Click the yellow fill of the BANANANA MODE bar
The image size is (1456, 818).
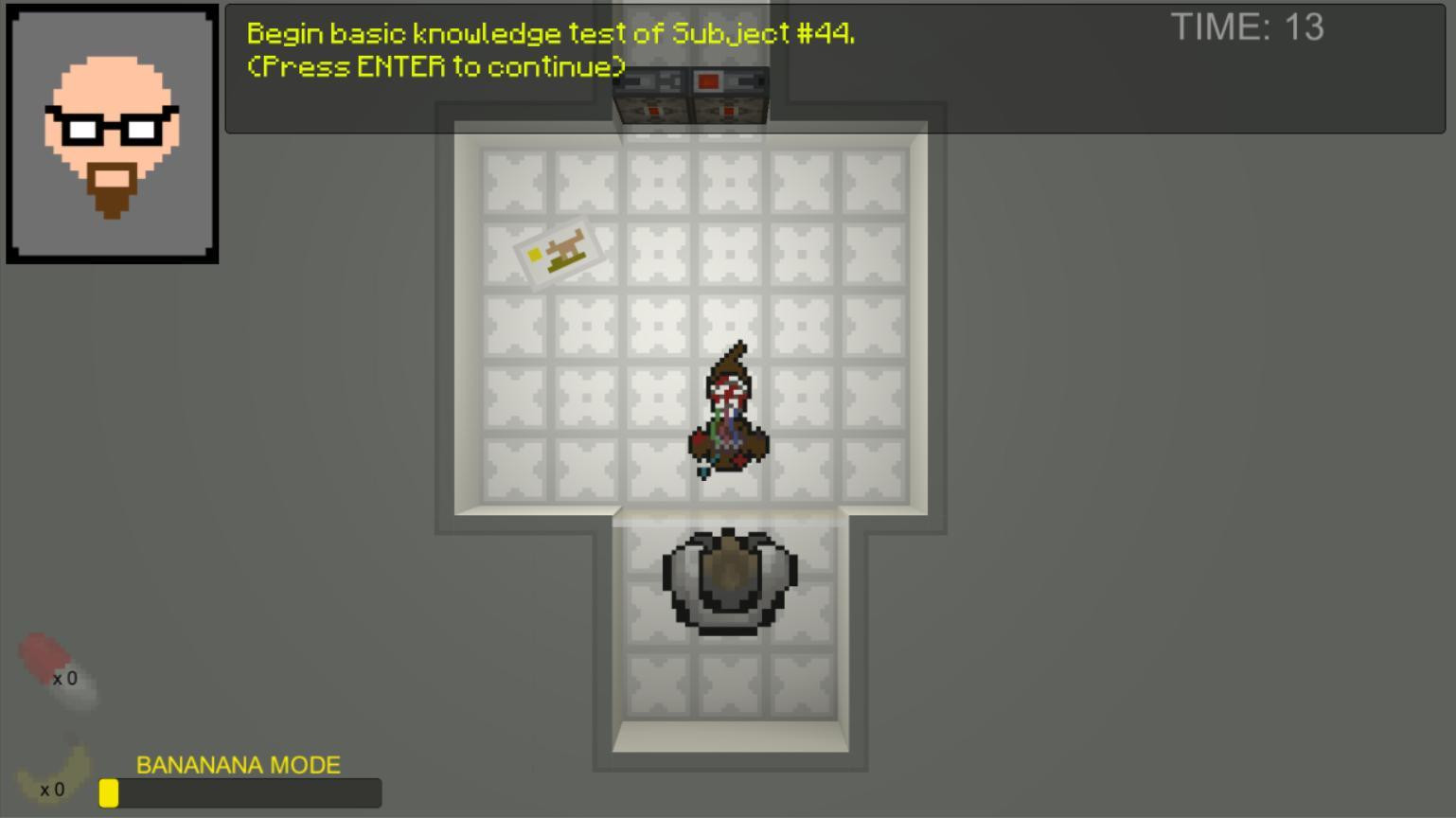coord(110,793)
